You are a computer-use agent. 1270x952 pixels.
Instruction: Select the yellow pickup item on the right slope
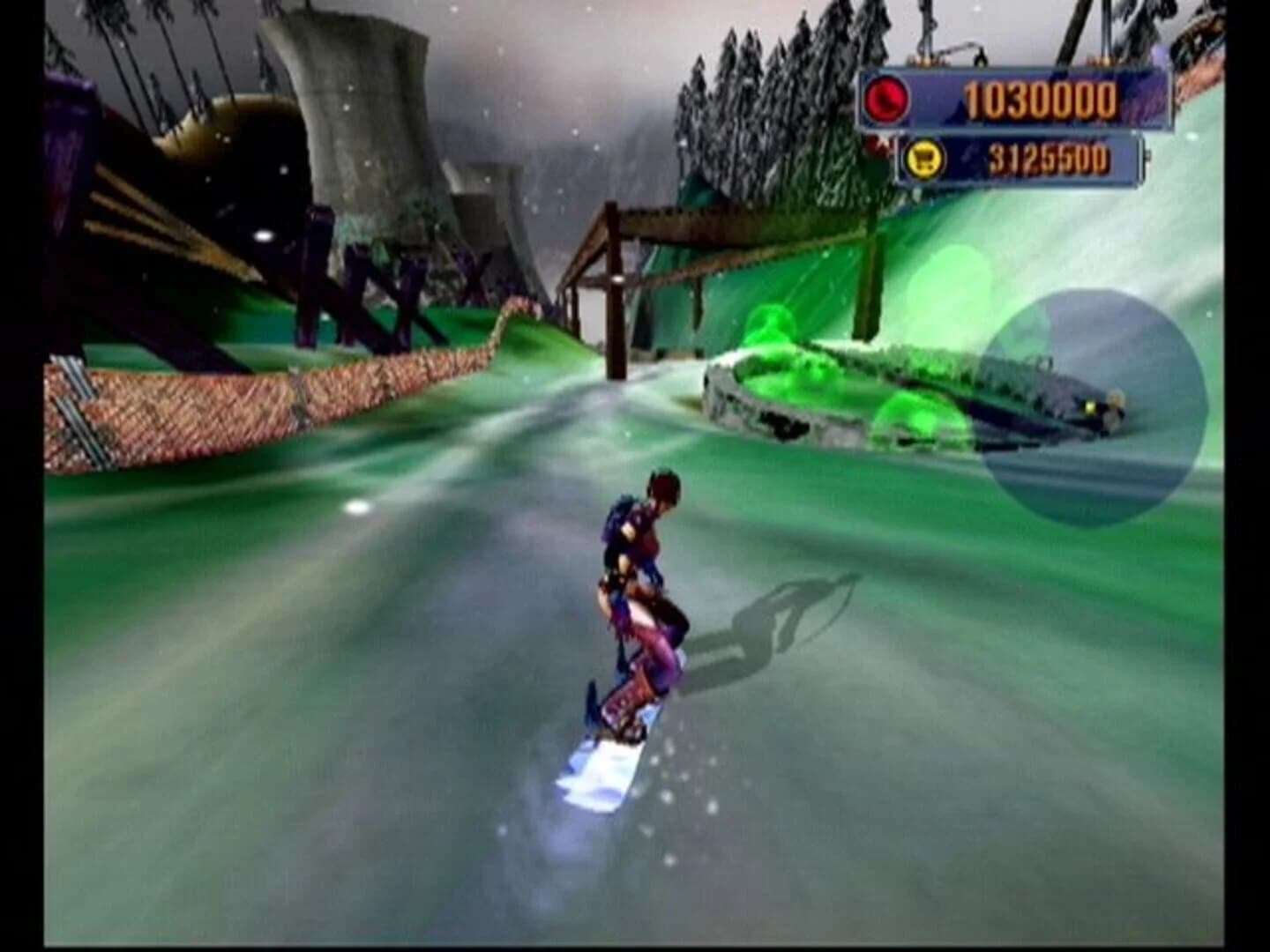click(1090, 404)
